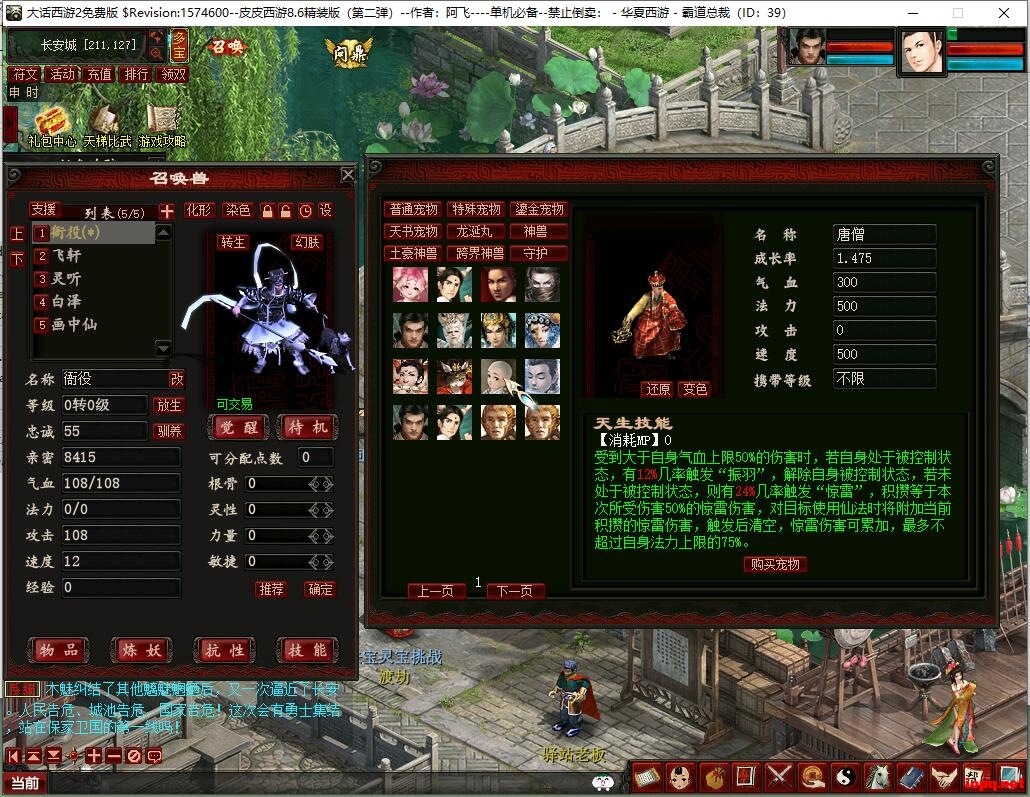The image size is (1030, 797).
Task: Close the 召唤兽 summon panel
Action: point(347,175)
